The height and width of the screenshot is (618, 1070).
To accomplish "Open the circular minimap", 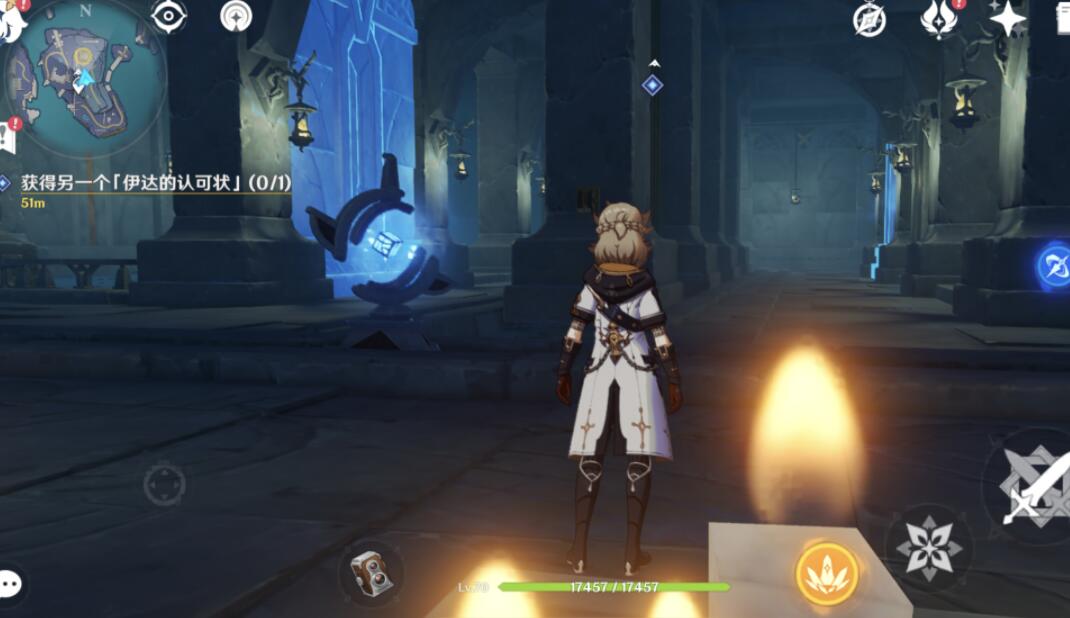I will pyautogui.click(x=85, y=76).
